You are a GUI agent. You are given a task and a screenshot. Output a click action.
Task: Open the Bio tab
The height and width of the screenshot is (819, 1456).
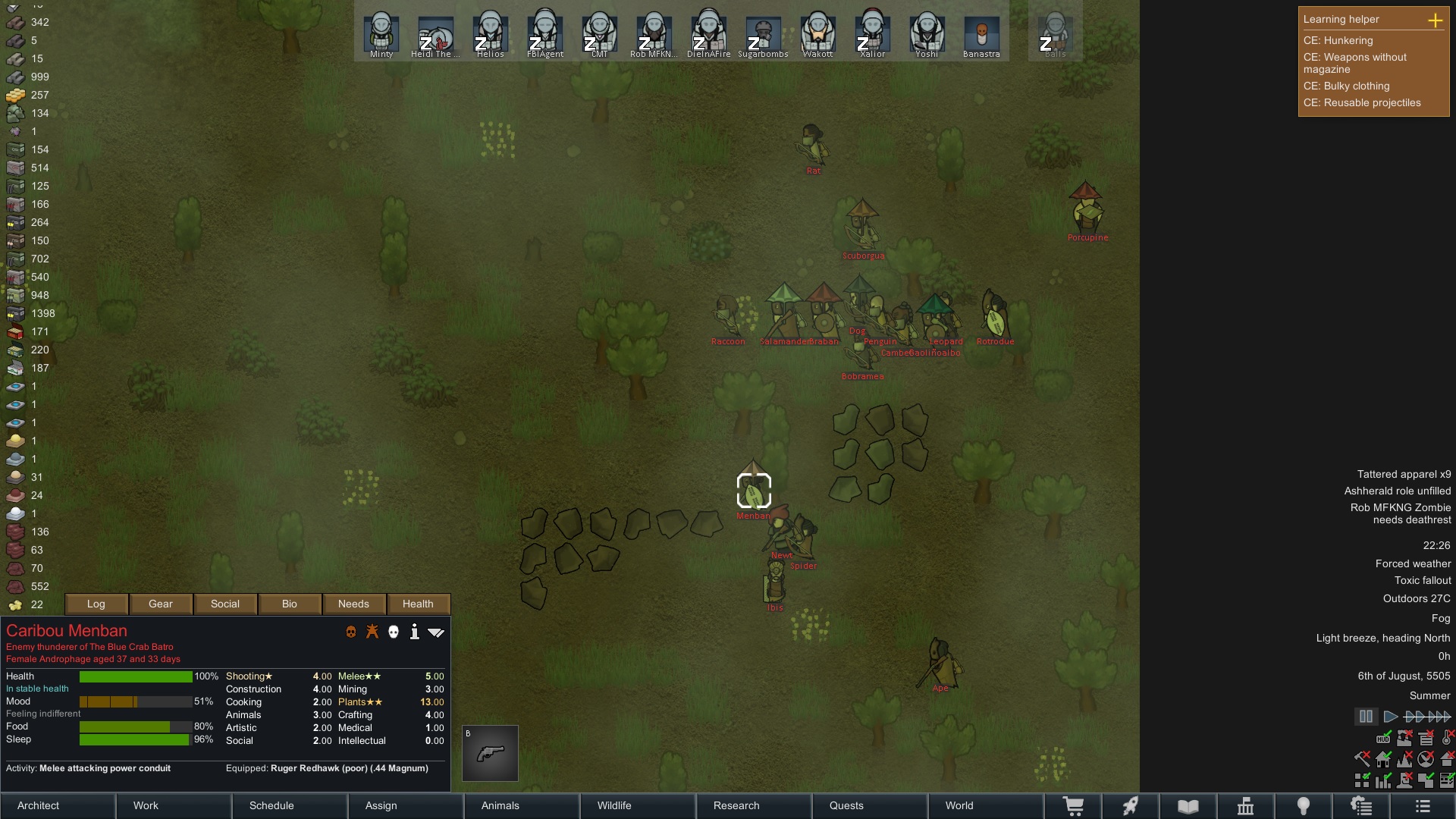click(290, 604)
